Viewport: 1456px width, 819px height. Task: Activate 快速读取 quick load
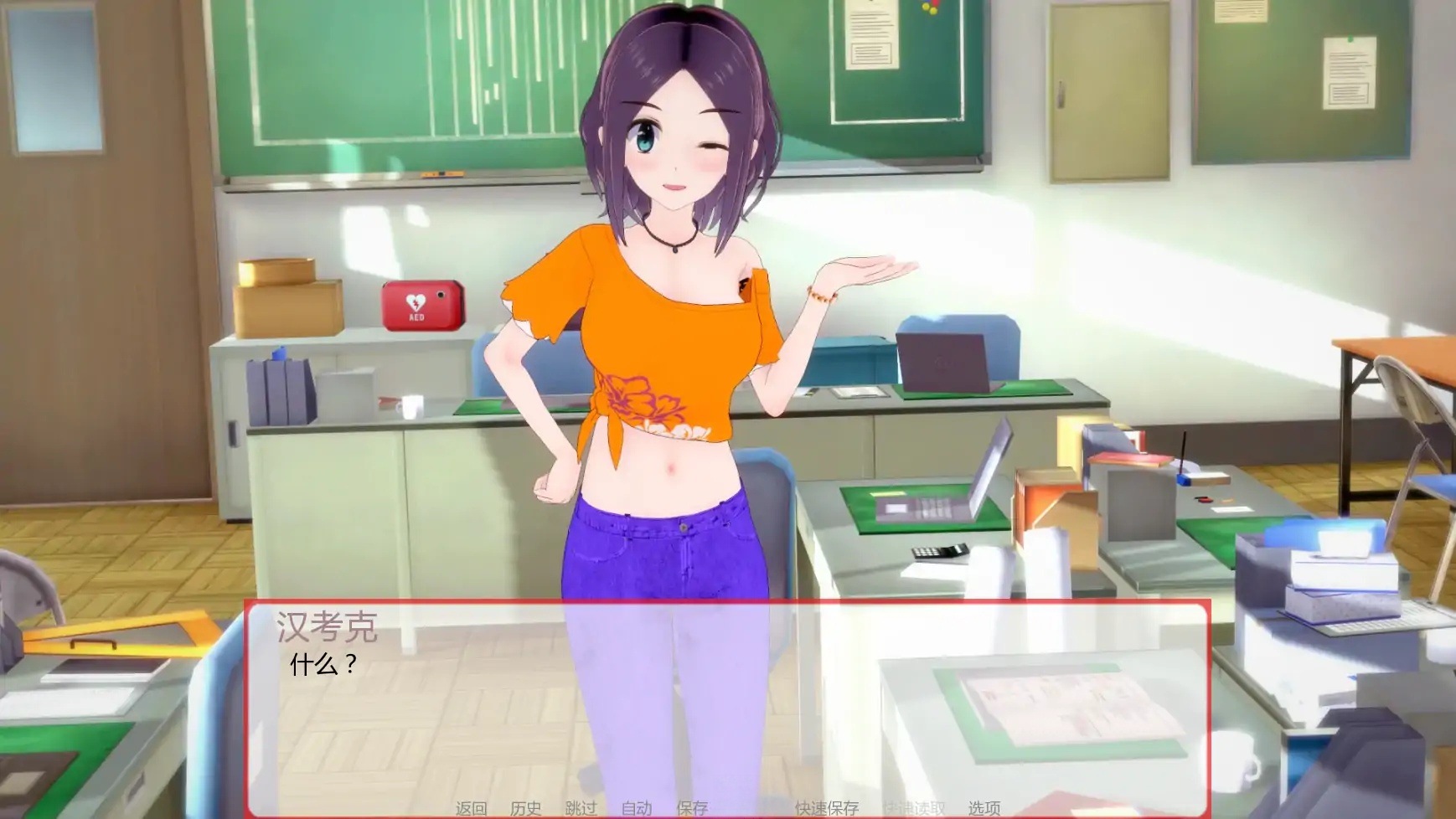point(912,809)
